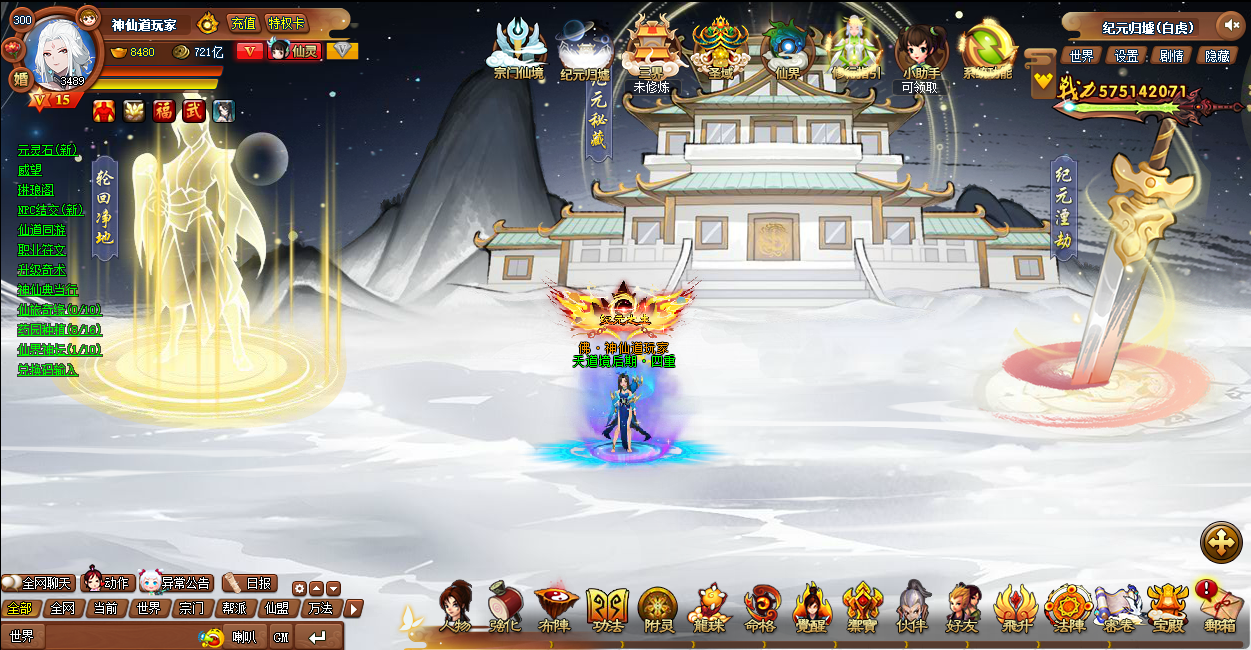Open the 宗门仙境 sect realm icon
The width and height of the screenshot is (1251, 650).
tap(518, 50)
